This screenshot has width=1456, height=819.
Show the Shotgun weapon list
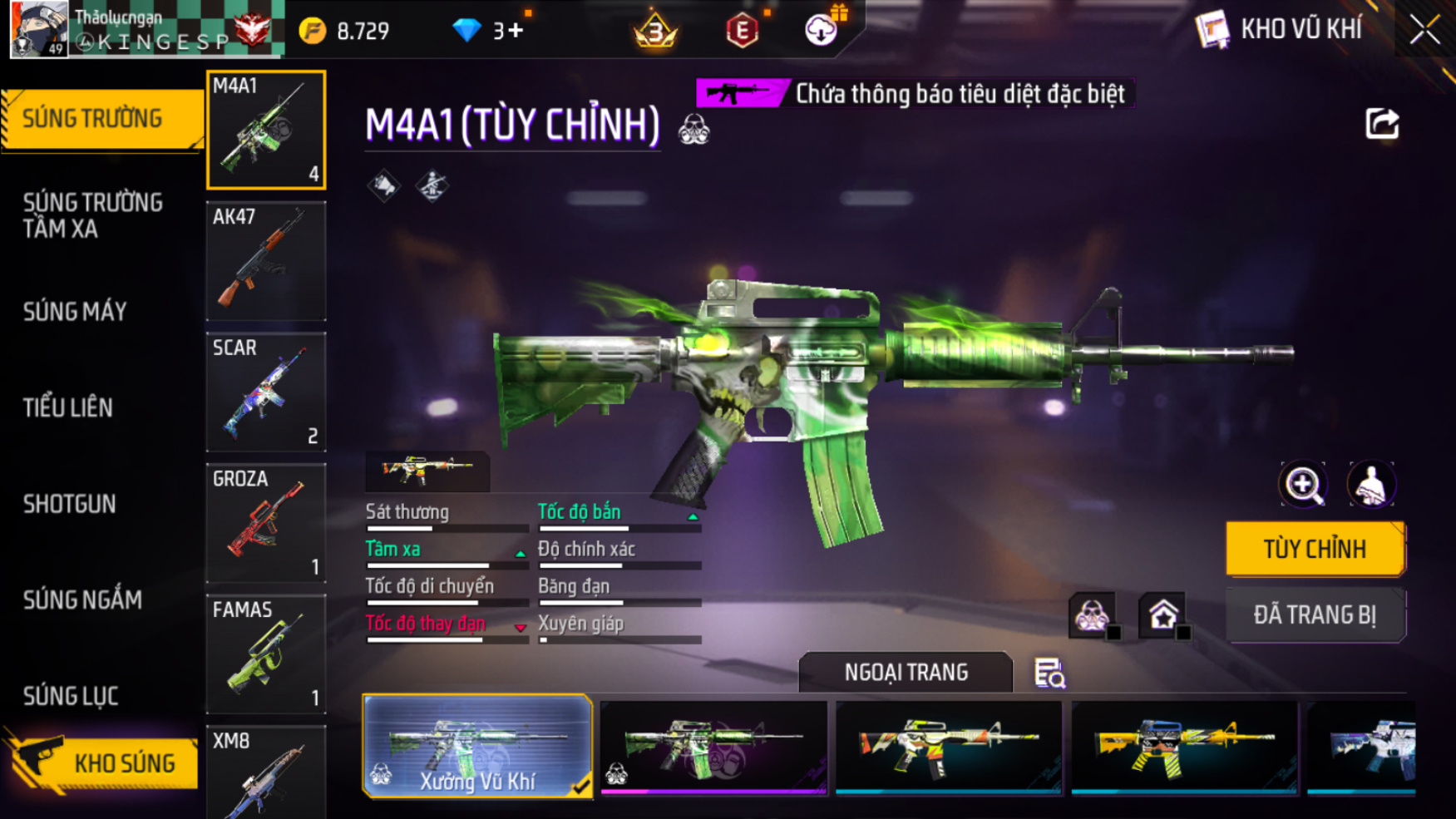click(70, 504)
